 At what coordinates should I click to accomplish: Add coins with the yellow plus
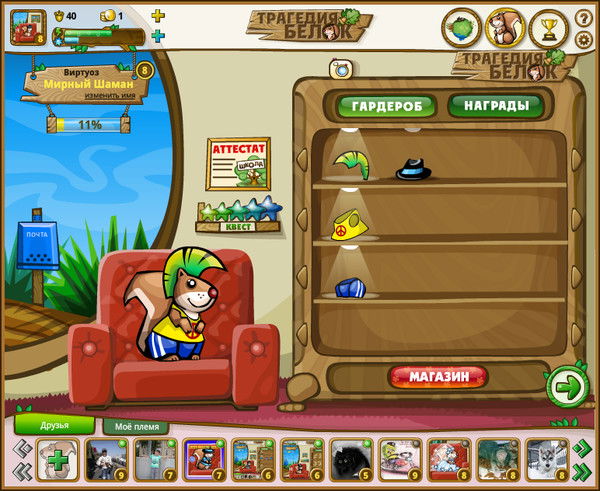(157, 16)
